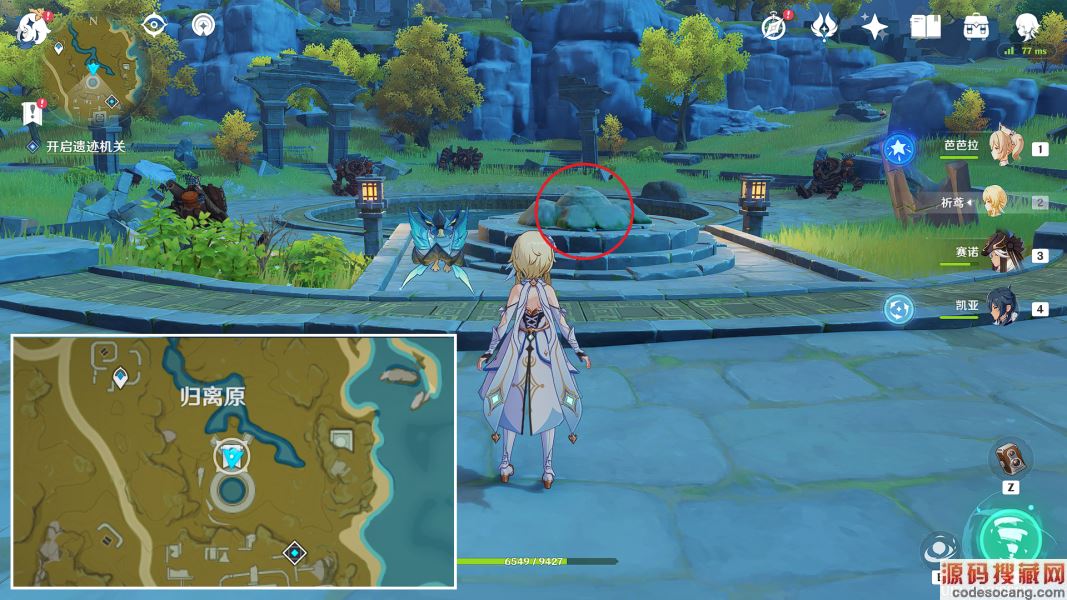Switch to party member 芭芭拉

999,148
